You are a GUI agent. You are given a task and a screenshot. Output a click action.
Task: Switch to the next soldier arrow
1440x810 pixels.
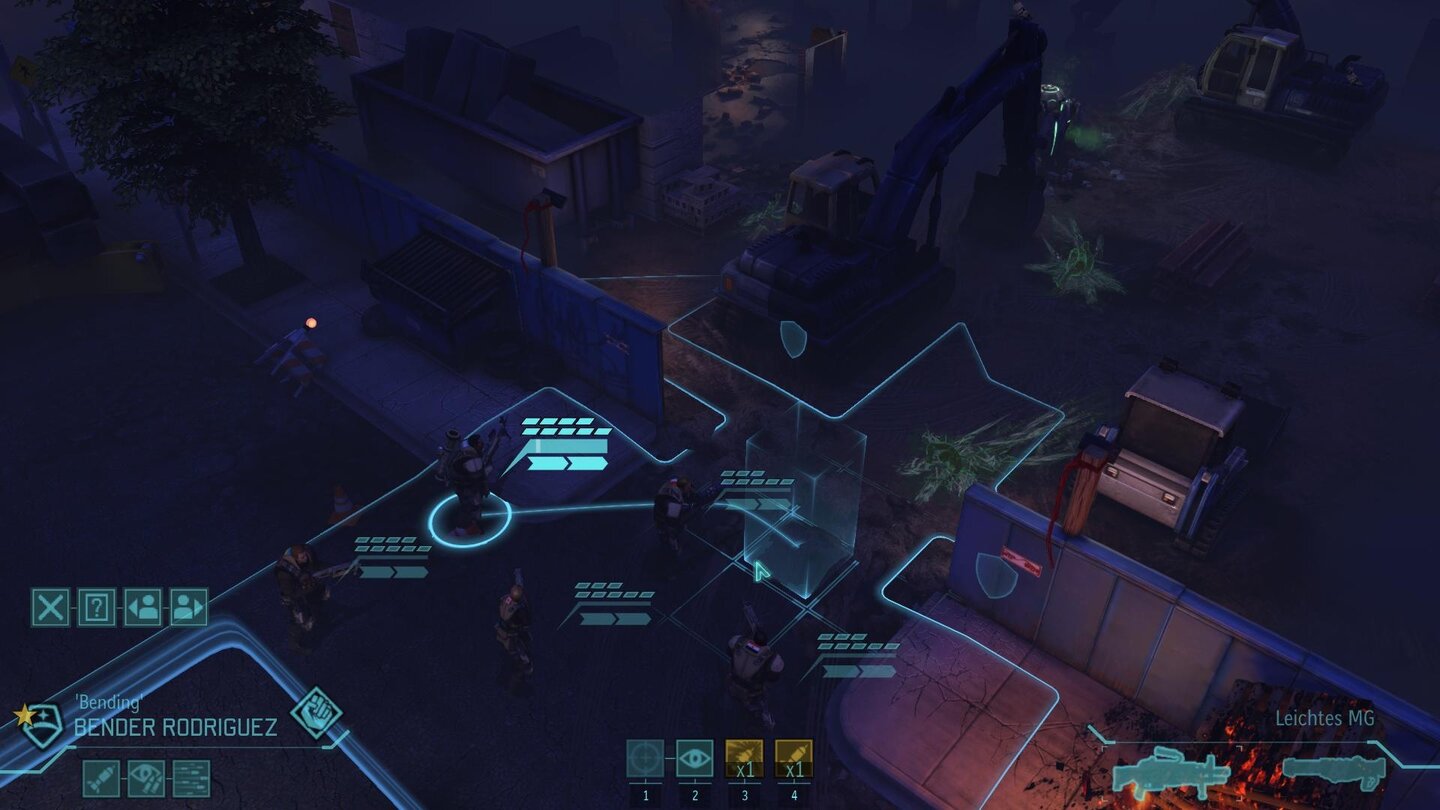[187, 606]
